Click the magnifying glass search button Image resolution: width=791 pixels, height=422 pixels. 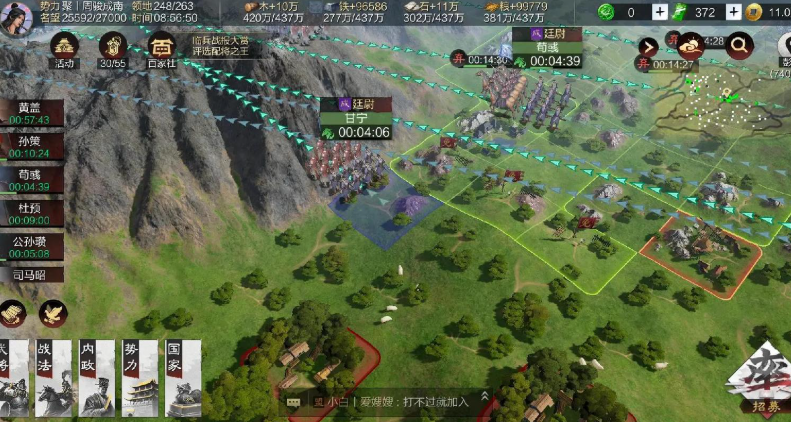pyautogui.click(x=740, y=44)
